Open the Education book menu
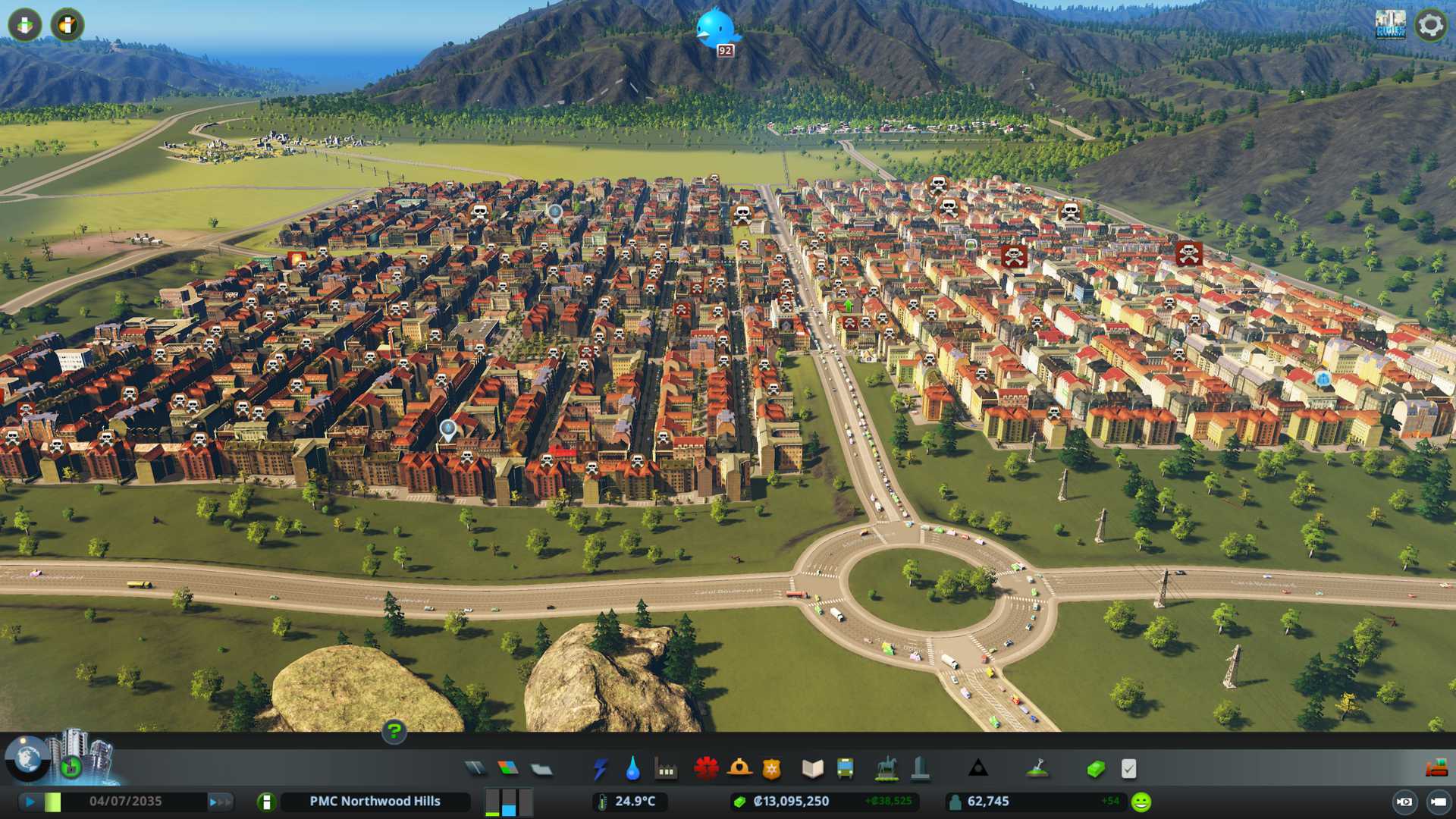Image resolution: width=1456 pixels, height=819 pixels. (812, 769)
